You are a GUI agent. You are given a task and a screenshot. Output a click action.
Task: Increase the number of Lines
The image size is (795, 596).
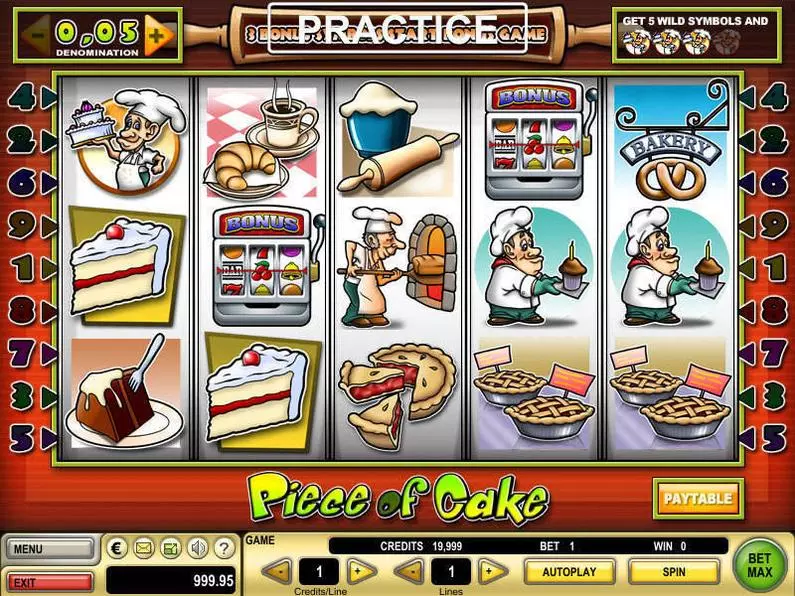[492, 572]
